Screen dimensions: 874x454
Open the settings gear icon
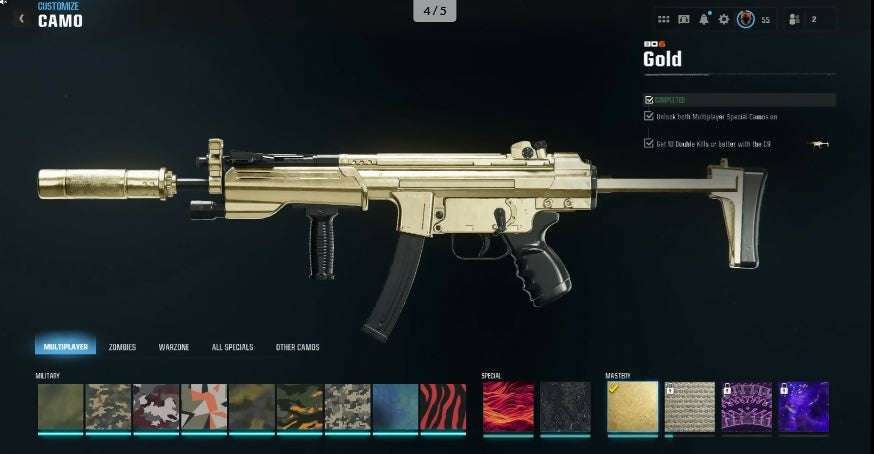[x=724, y=19]
